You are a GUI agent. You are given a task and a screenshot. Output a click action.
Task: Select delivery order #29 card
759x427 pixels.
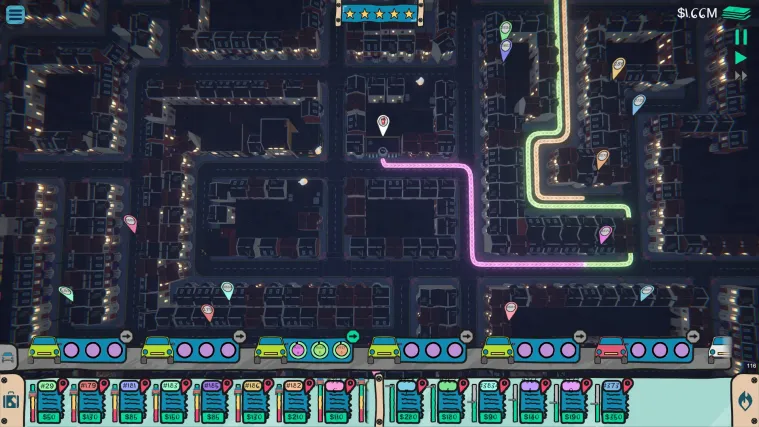coord(46,402)
